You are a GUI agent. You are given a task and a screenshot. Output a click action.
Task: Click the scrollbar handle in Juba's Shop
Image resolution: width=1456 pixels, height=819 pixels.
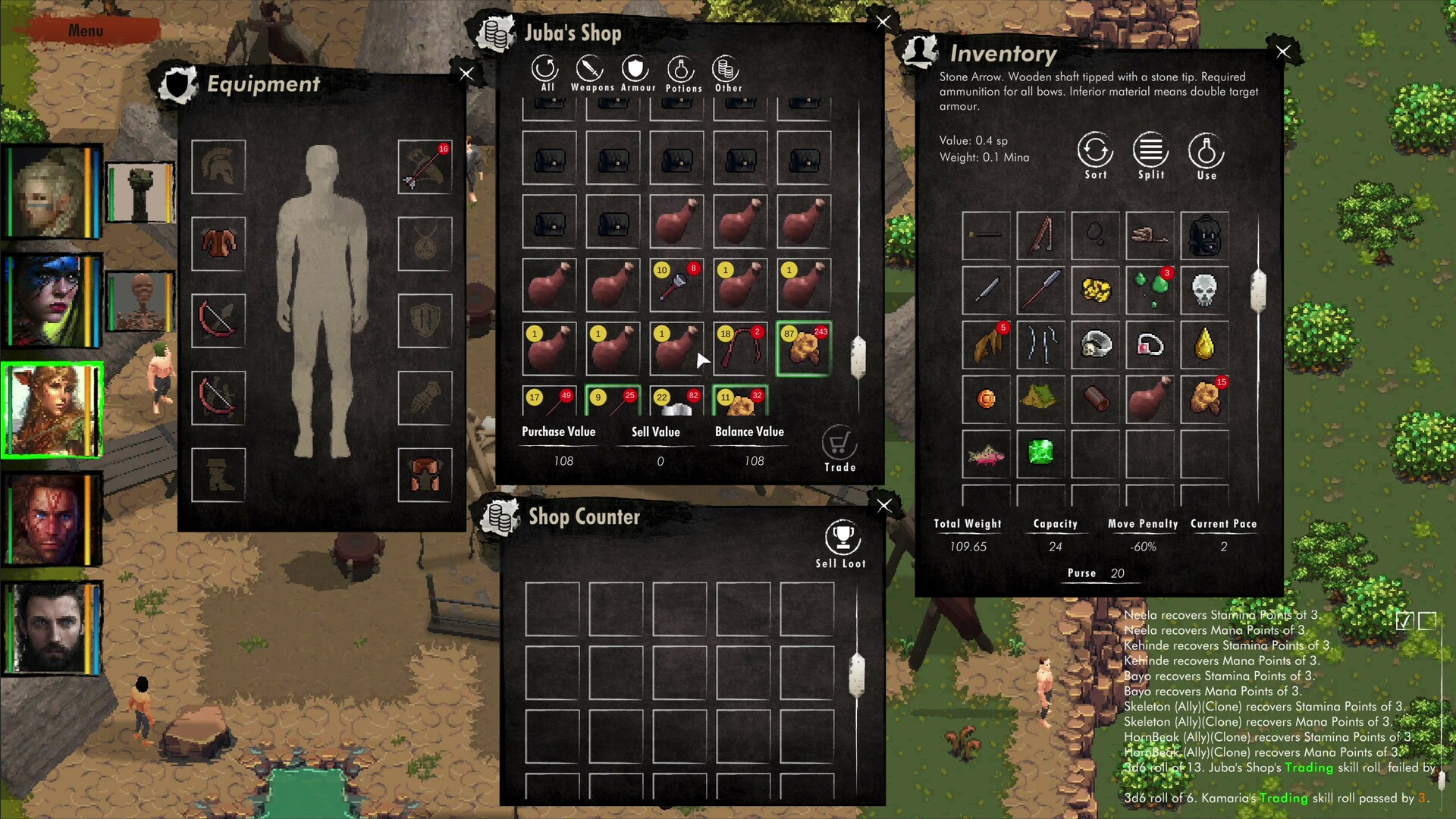click(858, 355)
